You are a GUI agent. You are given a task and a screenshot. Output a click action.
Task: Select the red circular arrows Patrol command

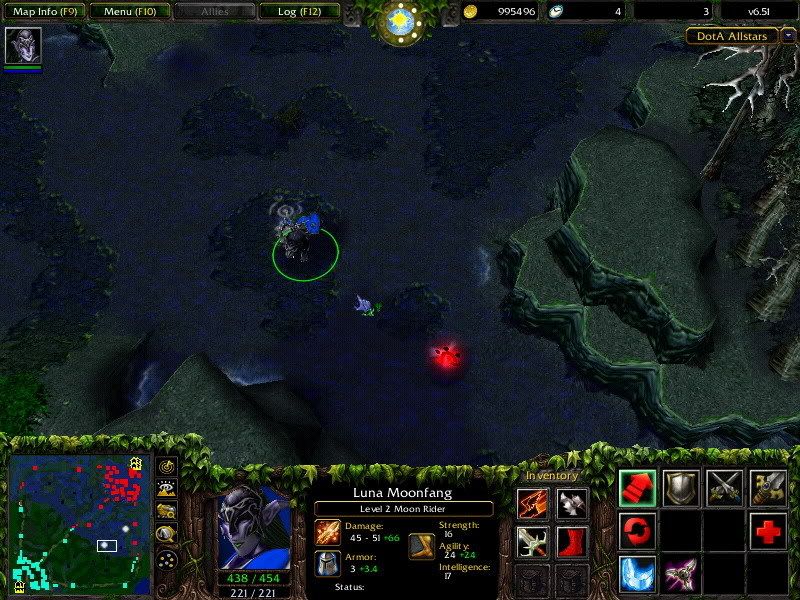tap(637, 531)
